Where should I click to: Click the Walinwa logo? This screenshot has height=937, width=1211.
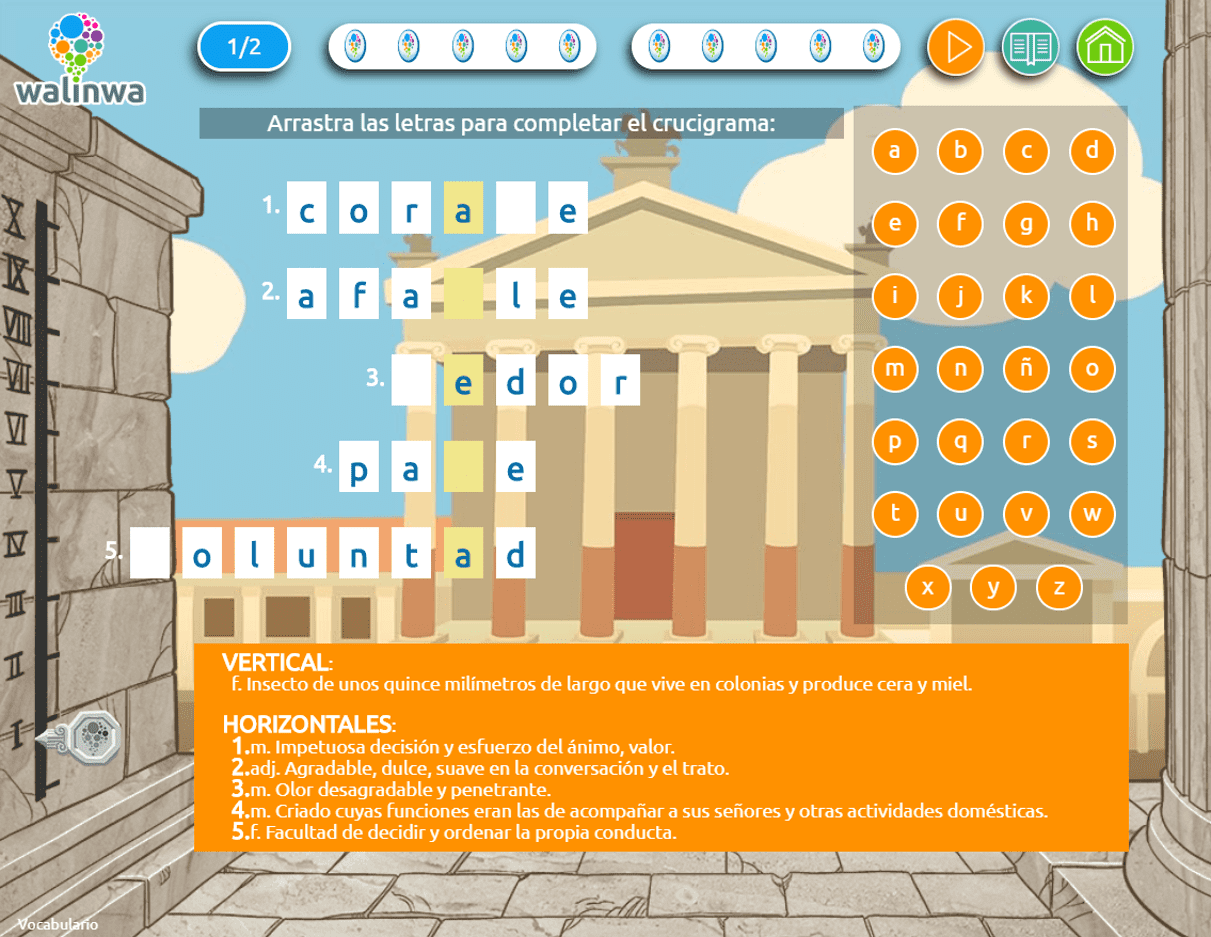(79, 58)
